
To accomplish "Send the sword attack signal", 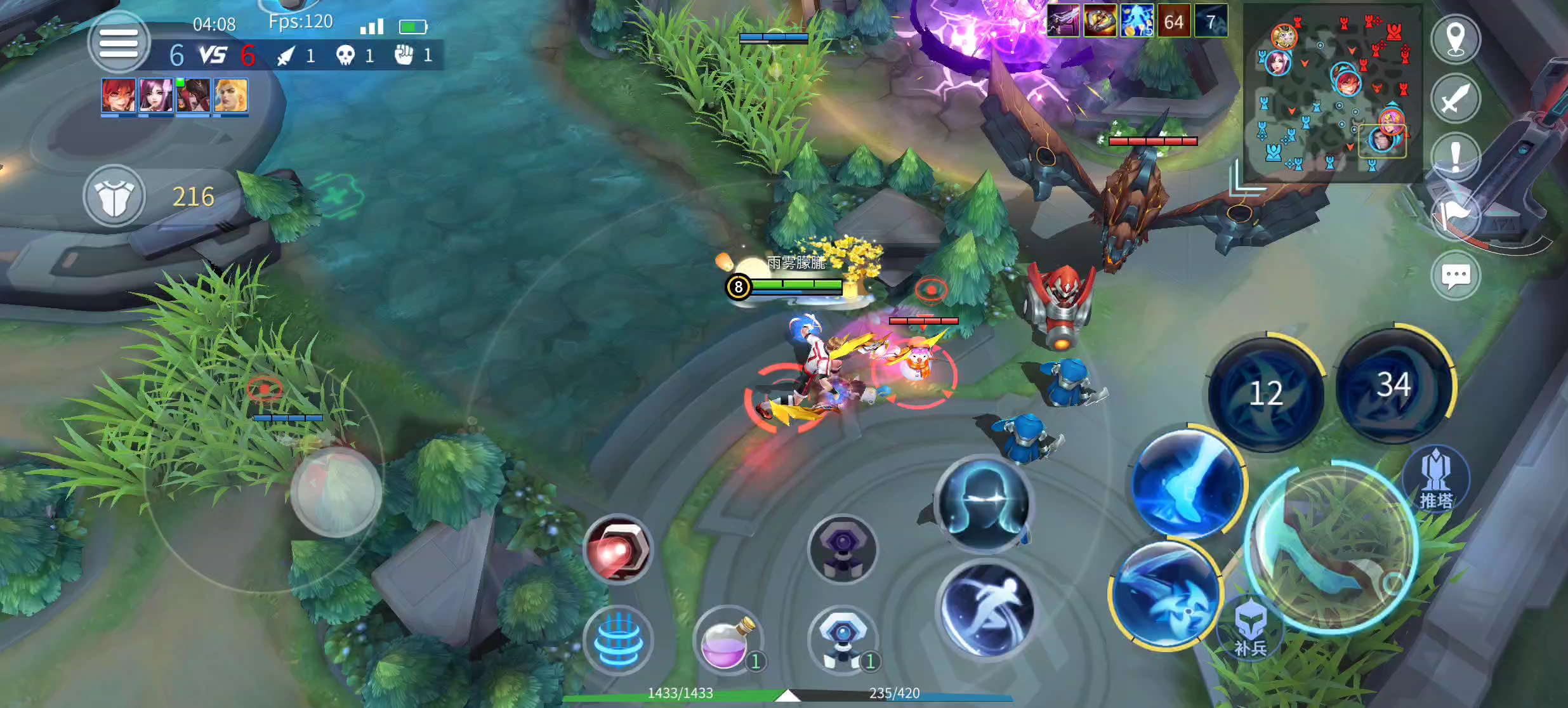I will (x=1455, y=98).
